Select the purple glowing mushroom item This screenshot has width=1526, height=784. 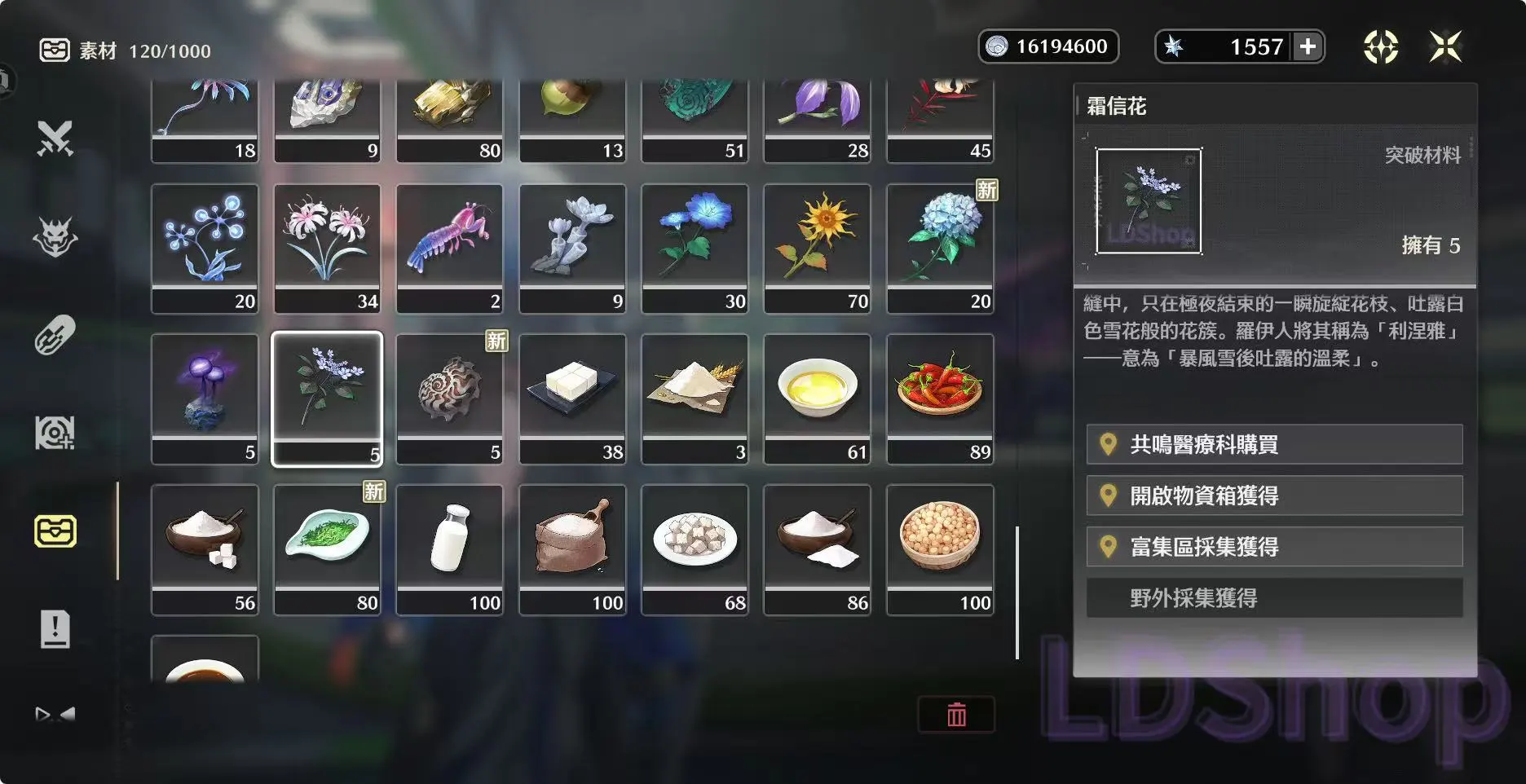click(x=205, y=399)
